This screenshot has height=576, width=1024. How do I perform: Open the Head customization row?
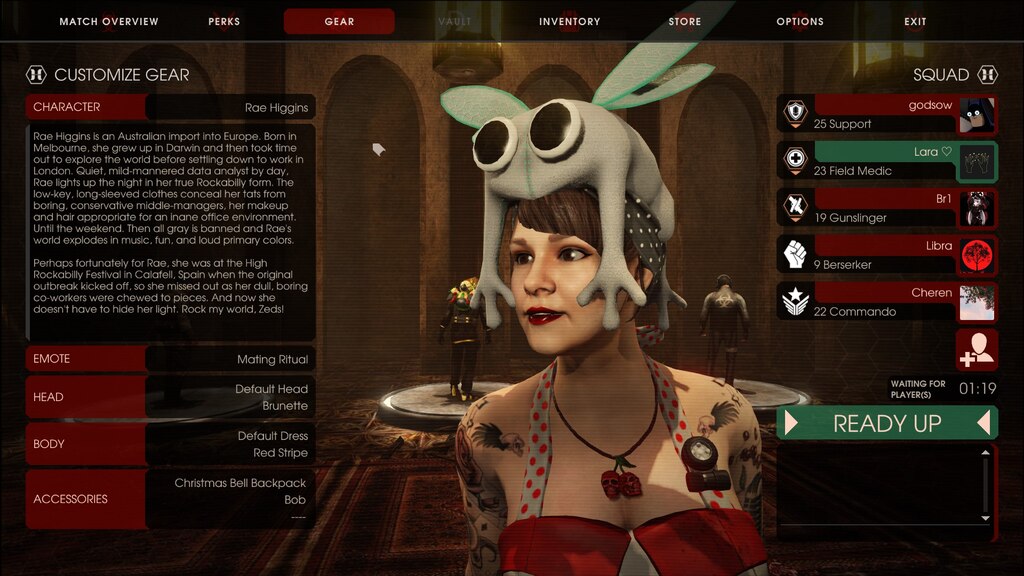pos(170,397)
